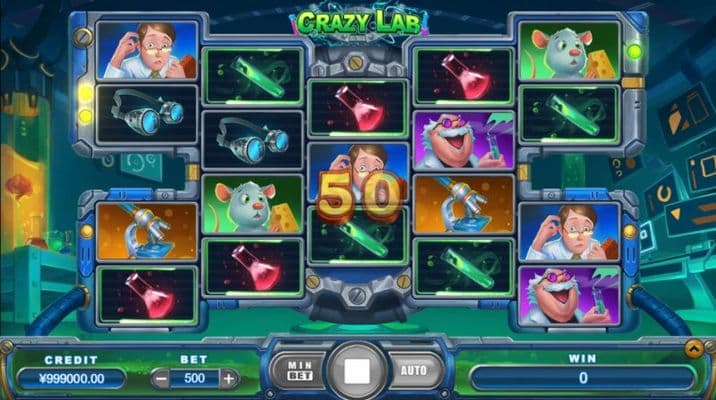Activate AUTO spin mode
Screen dimensions: 716x400
[x=412, y=371]
